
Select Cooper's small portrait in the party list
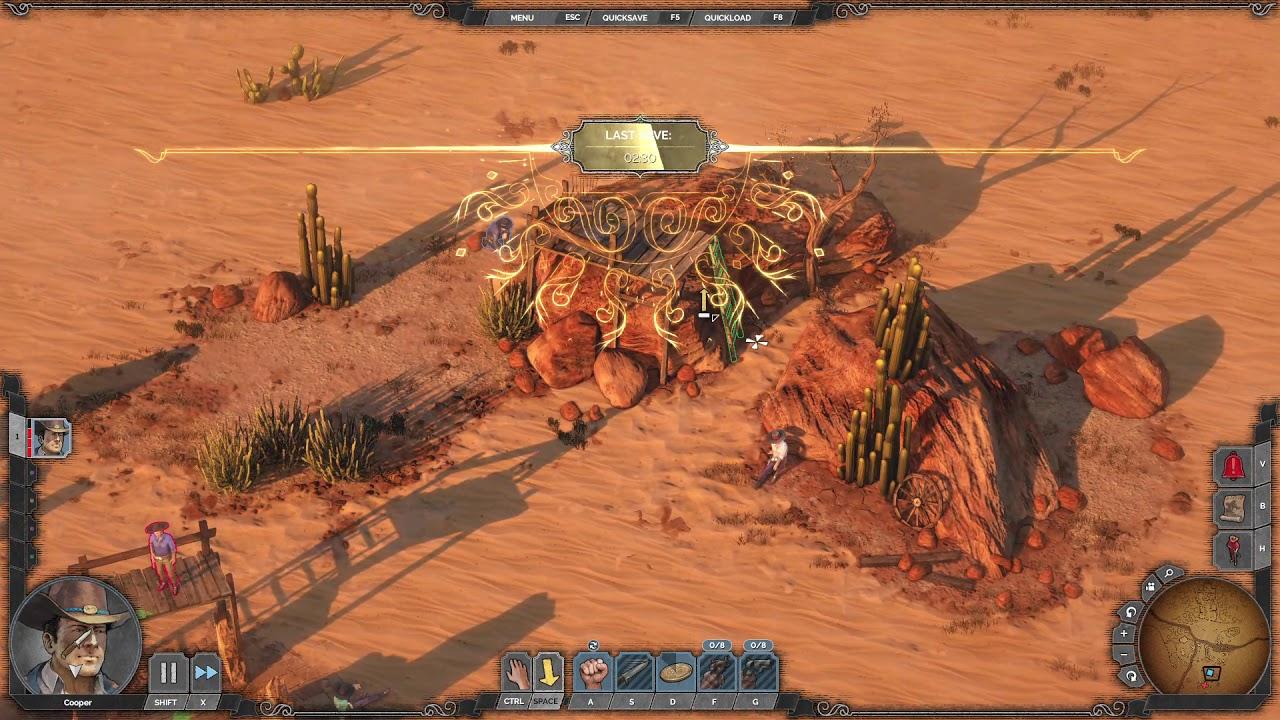tap(50, 438)
